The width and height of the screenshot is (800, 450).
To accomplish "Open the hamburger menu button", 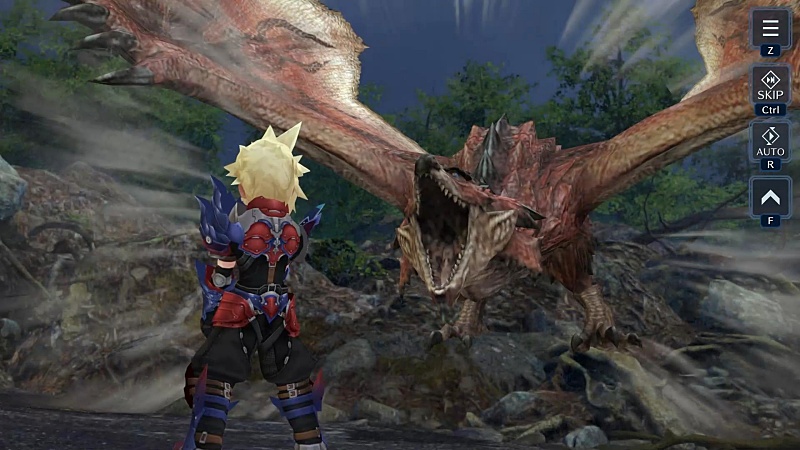I will click(x=770, y=28).
